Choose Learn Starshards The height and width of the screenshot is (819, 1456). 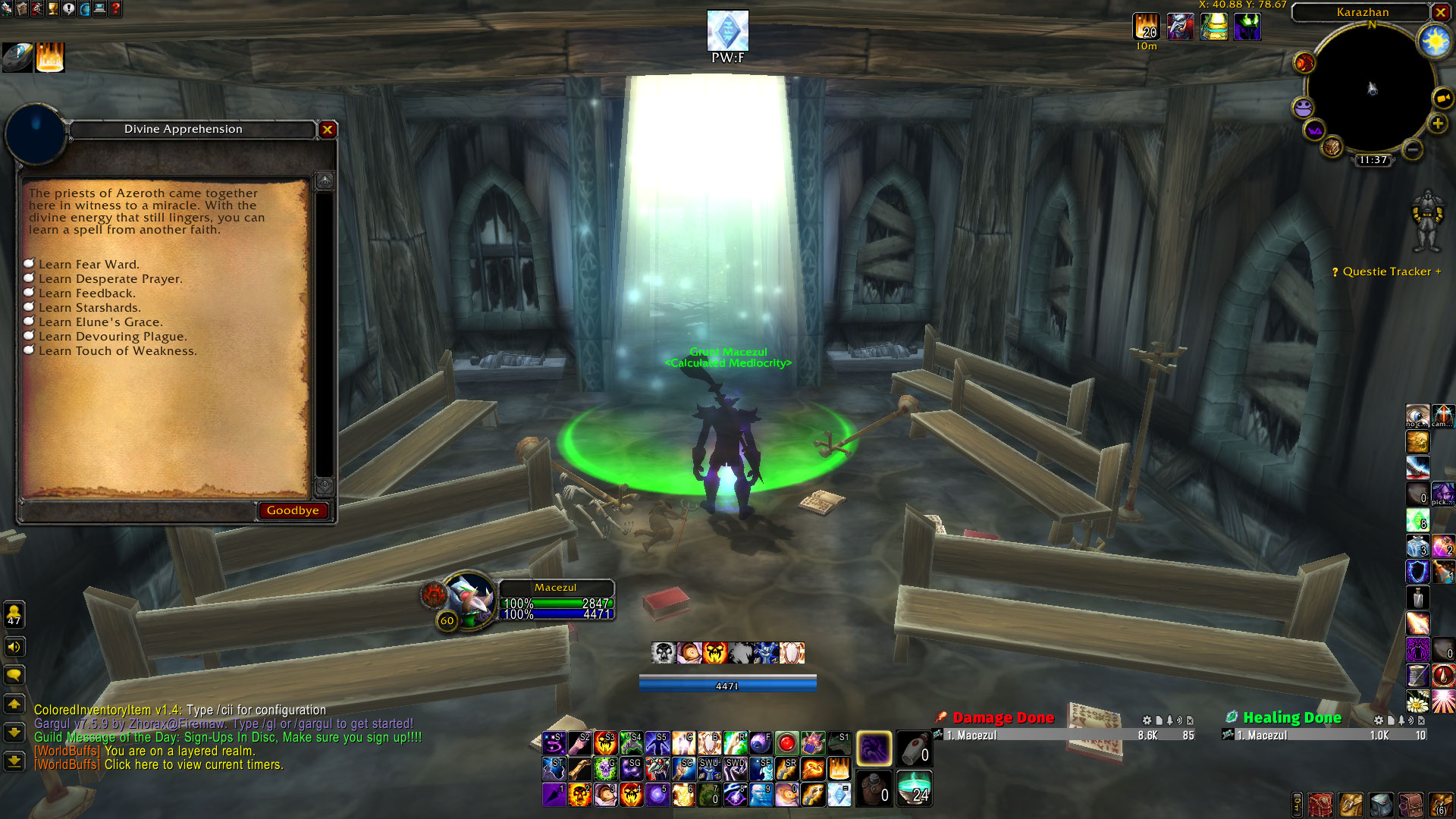(x=89, y=308)
